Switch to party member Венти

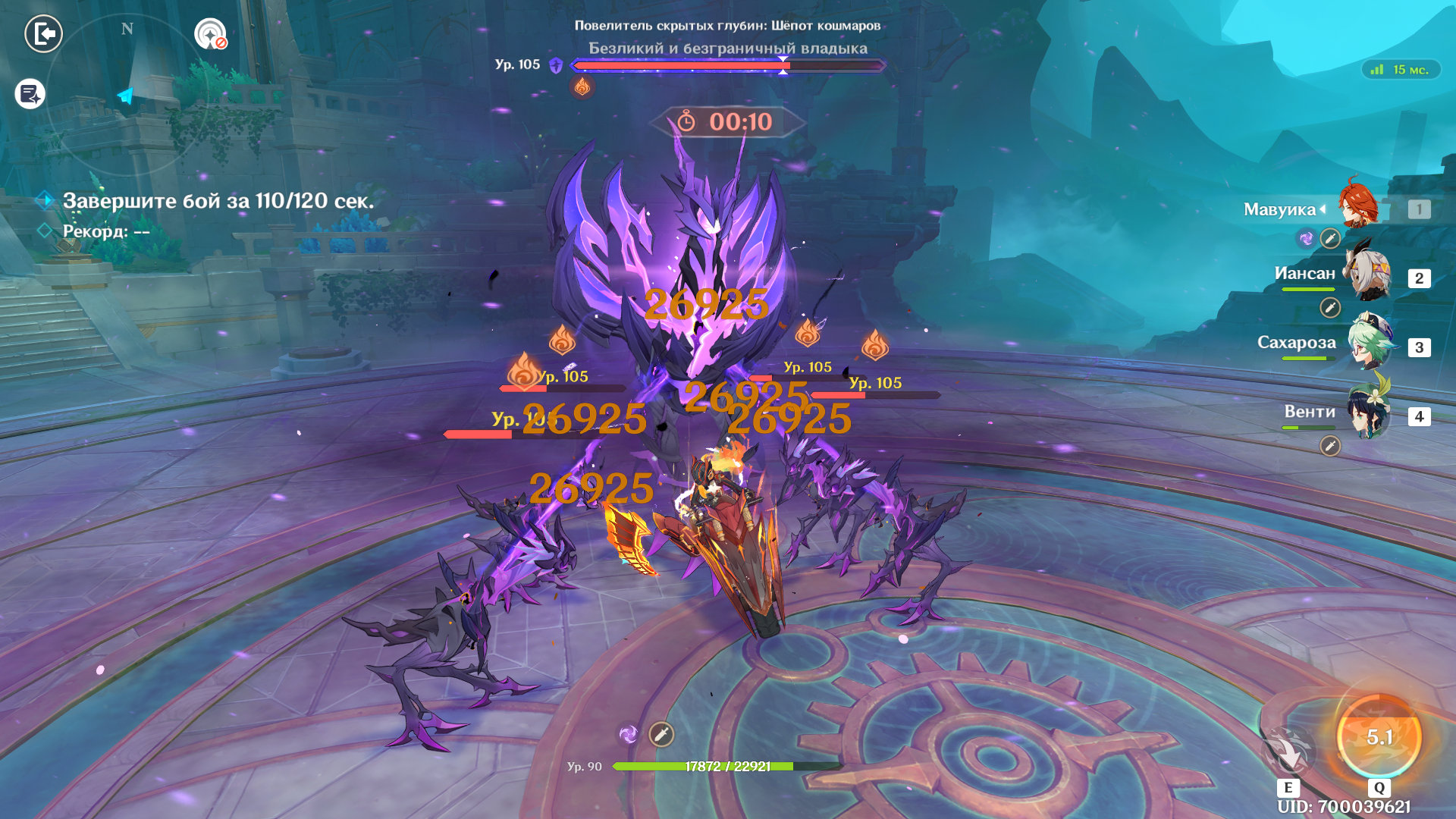pyautogui.click(x=1368, y=414)
